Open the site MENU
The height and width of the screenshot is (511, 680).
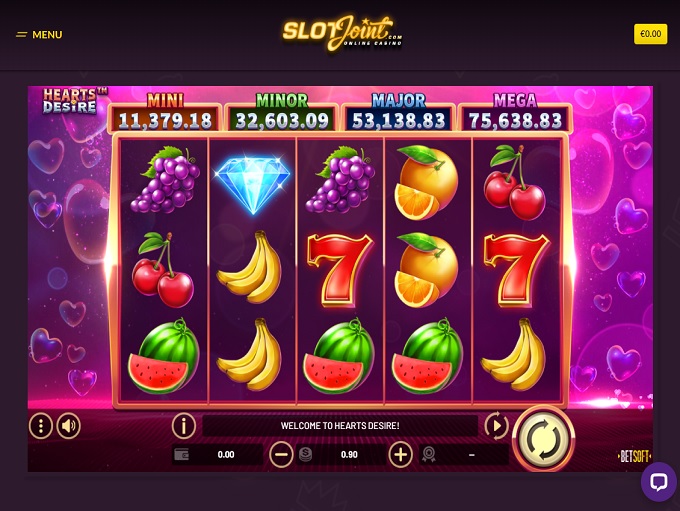tap(39, 35)
